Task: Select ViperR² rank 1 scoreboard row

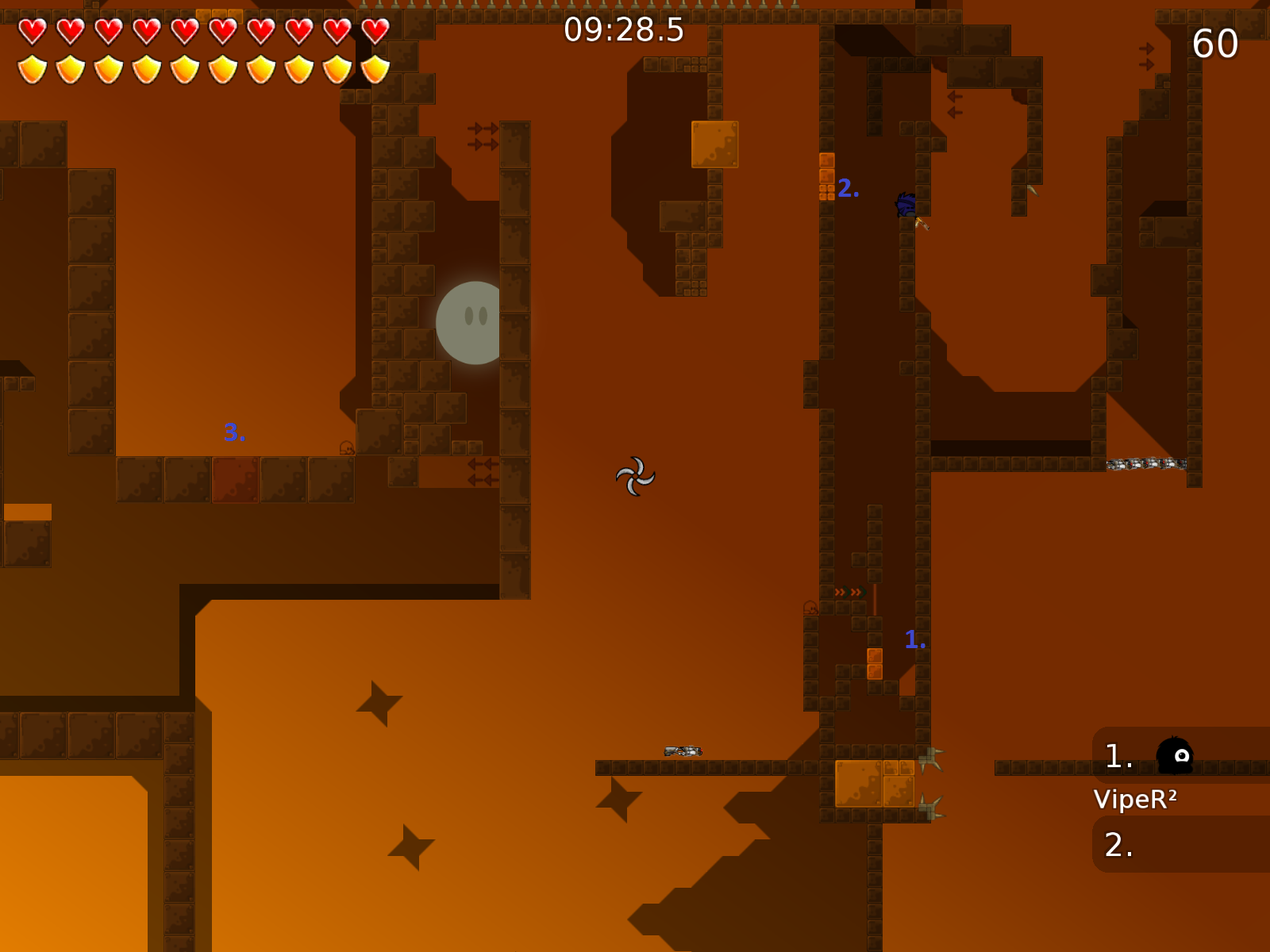Action: pos(1180,755)
